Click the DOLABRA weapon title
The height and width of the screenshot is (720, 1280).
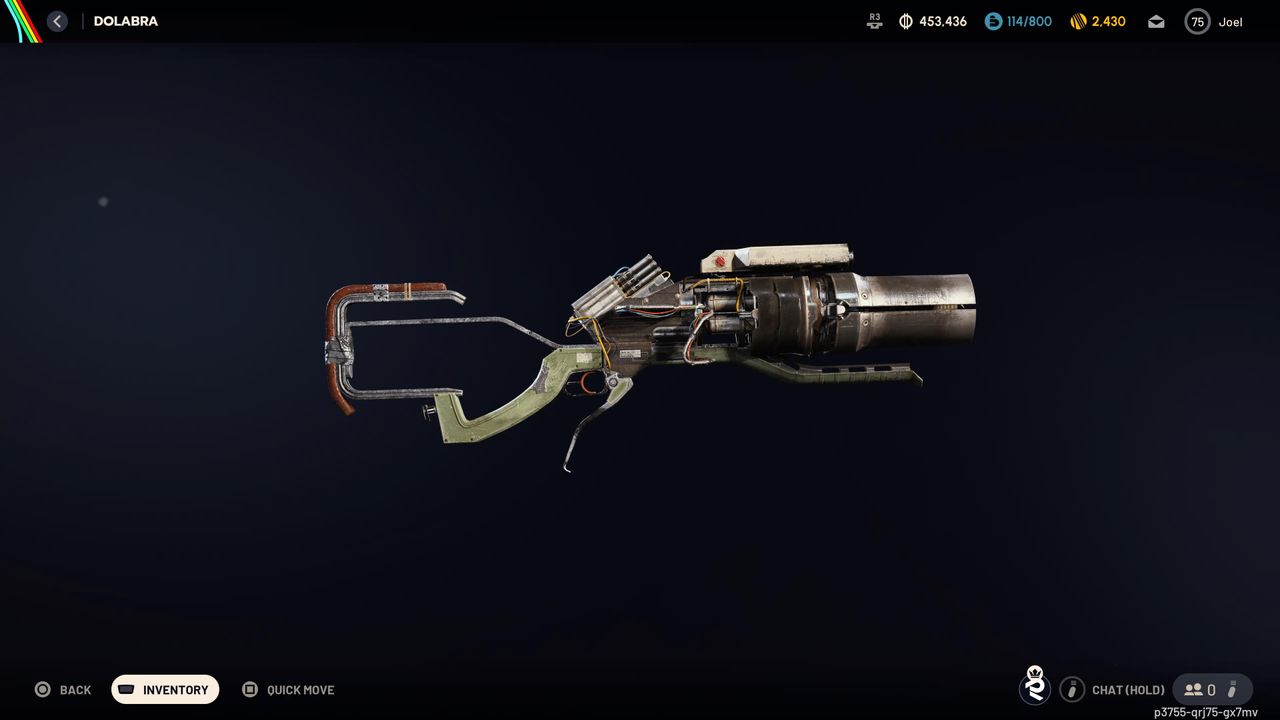click(x=126, y=20)
